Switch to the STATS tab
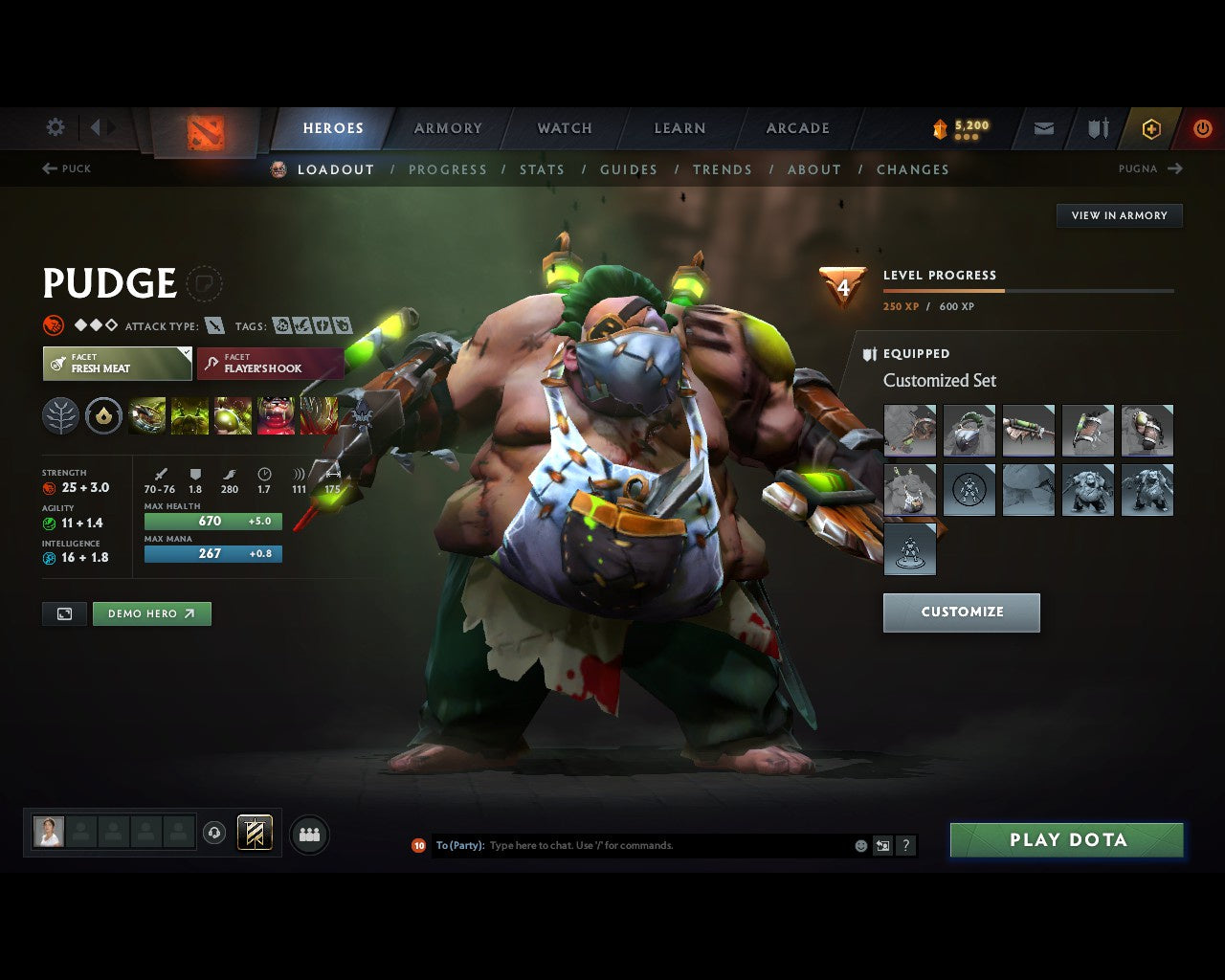Screen dimensions: 1225x980 [x=542, y=169]
